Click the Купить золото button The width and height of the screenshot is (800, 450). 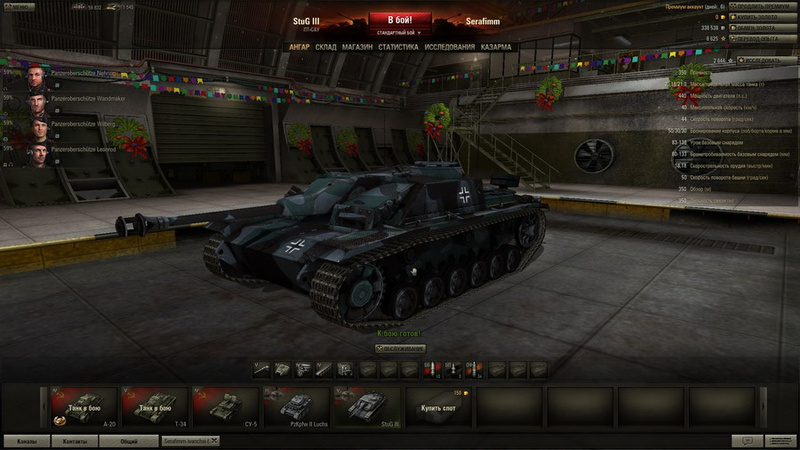tap(762, 17)
